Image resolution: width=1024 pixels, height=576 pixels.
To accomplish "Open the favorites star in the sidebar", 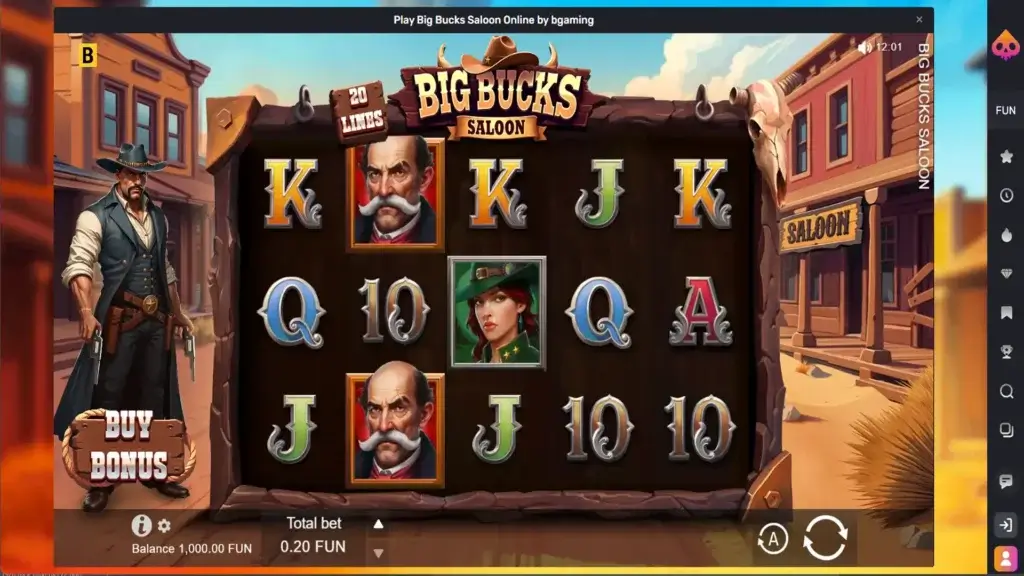I will [1006, 156].
